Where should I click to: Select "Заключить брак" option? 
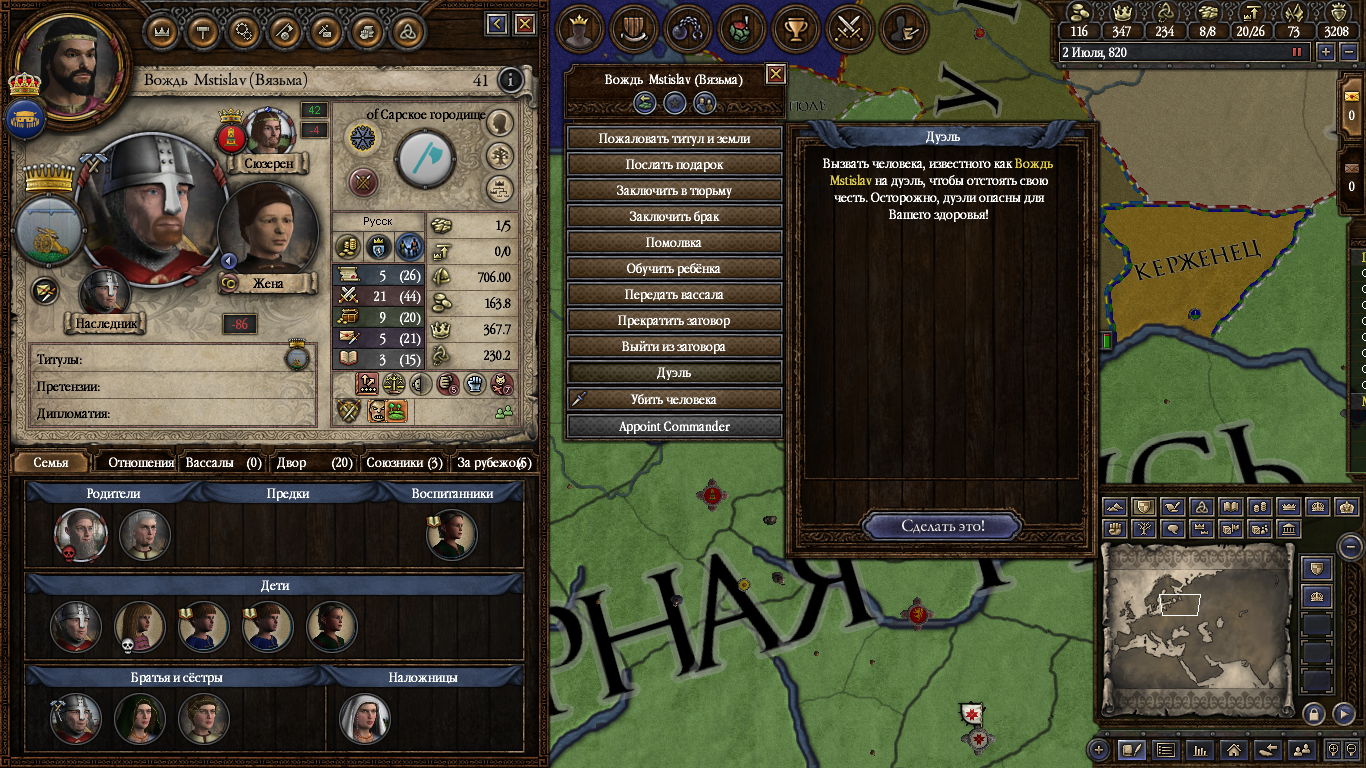coord(674,216)
